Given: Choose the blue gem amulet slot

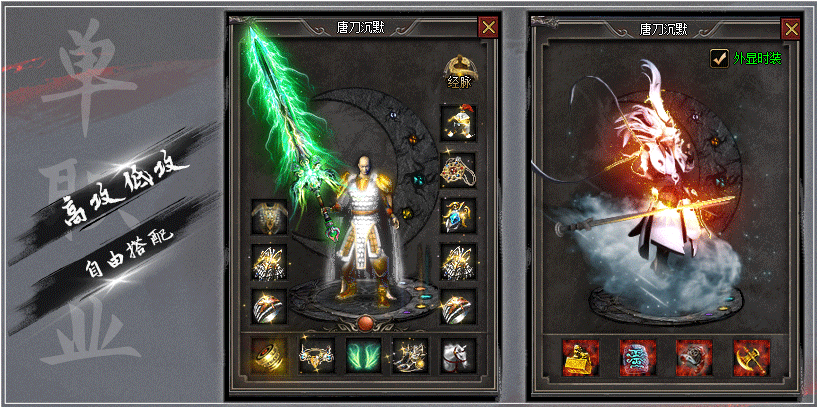Looking at the screenshot, I should pyautogui.click(x=458, y=215).
